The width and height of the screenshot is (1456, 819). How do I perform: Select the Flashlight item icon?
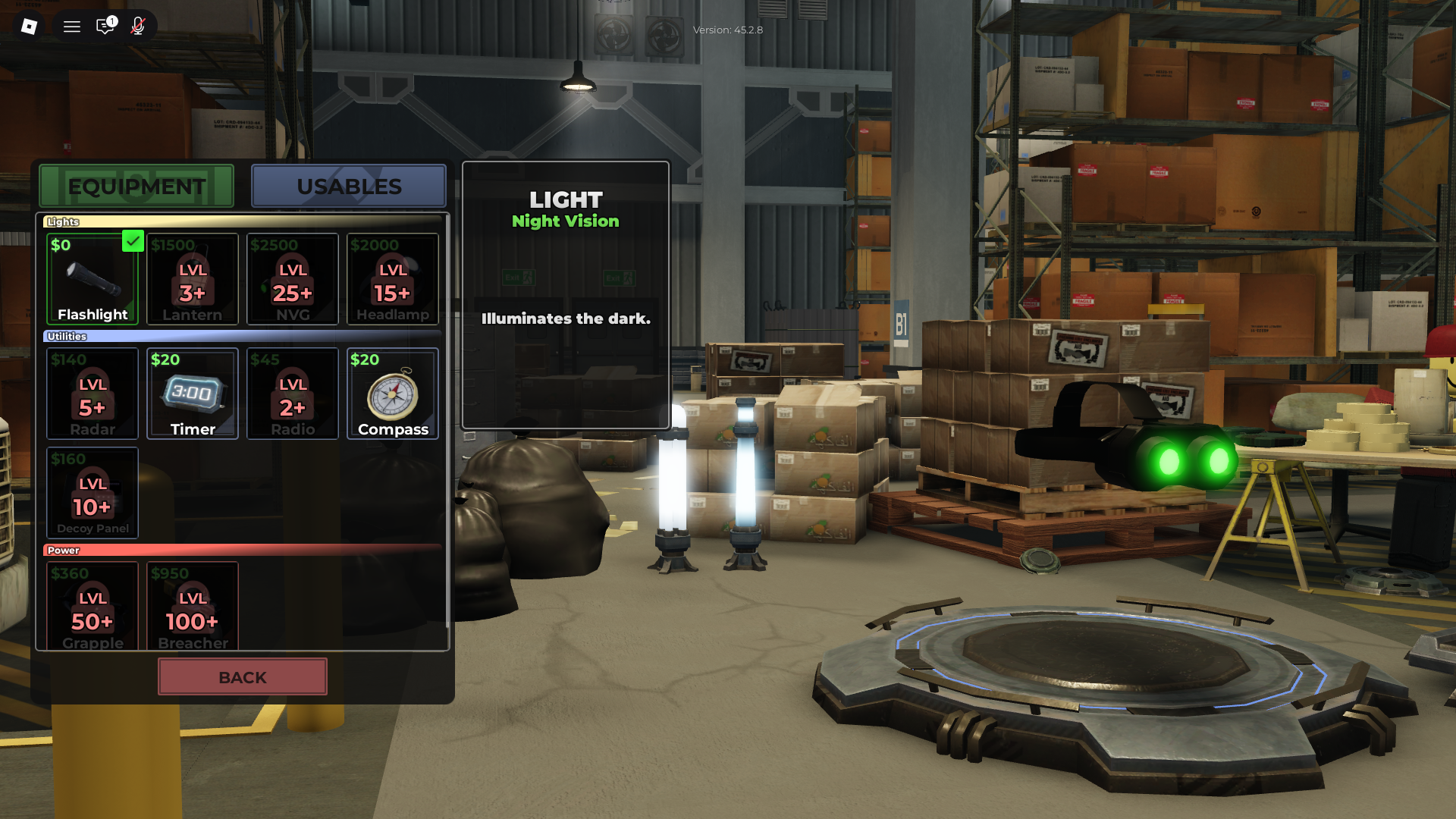pos(92,279)
